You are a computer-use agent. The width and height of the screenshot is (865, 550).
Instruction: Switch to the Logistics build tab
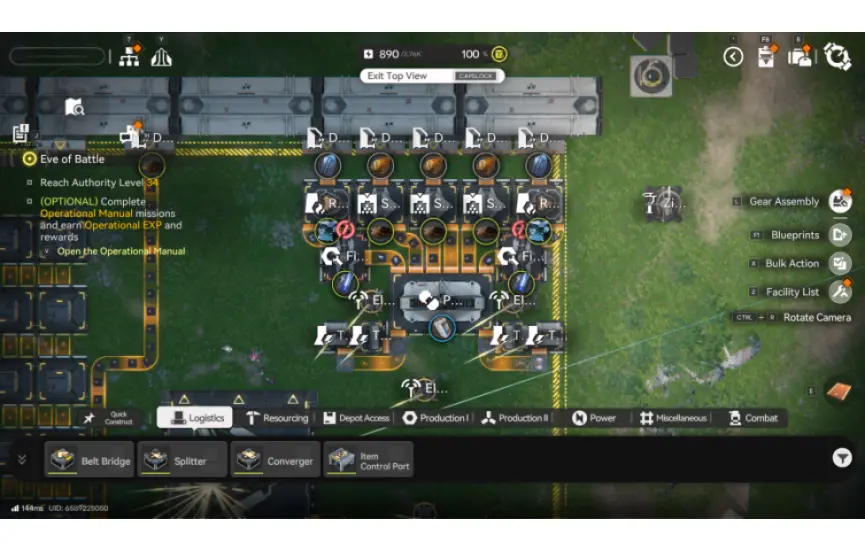point(196,418)
